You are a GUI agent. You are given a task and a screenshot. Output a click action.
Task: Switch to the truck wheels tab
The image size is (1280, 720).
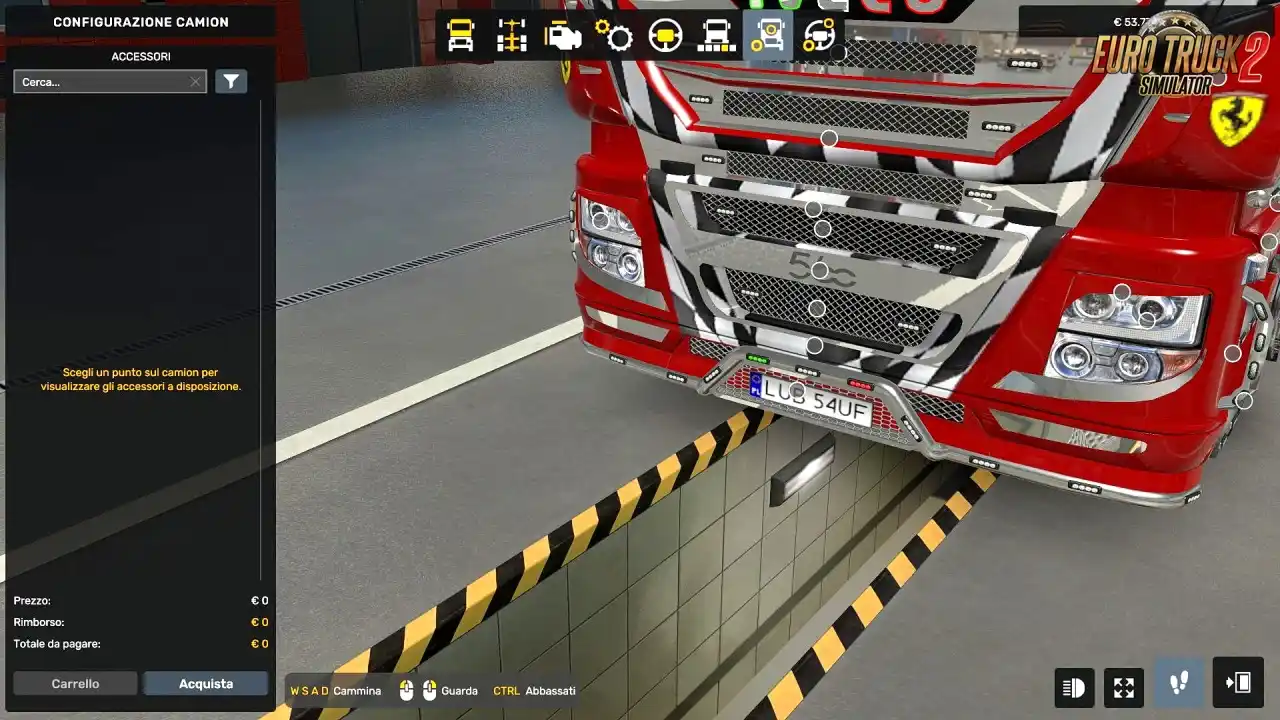[x=716, y=36]
